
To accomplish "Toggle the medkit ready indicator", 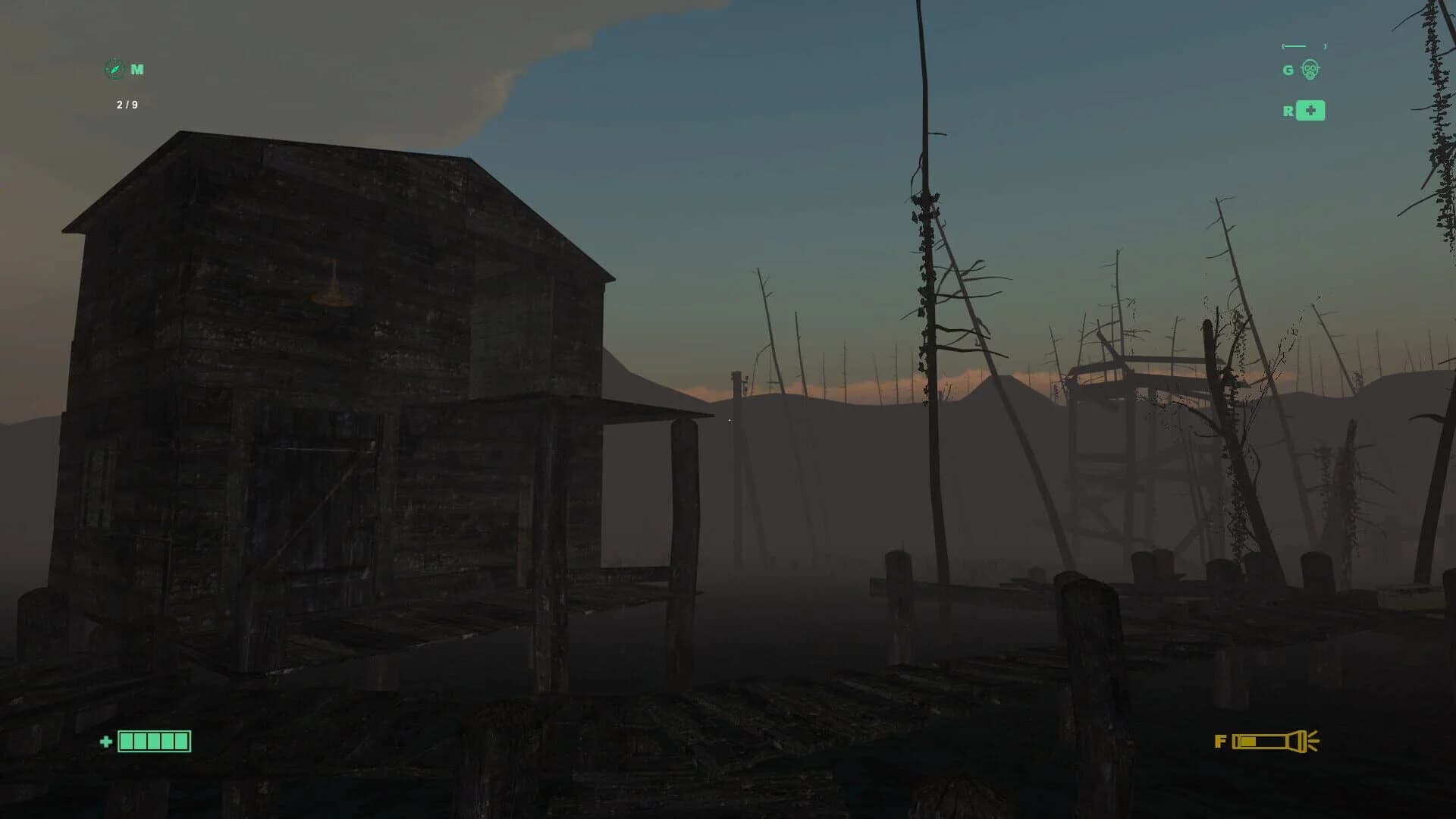I will pos(1310,111).
